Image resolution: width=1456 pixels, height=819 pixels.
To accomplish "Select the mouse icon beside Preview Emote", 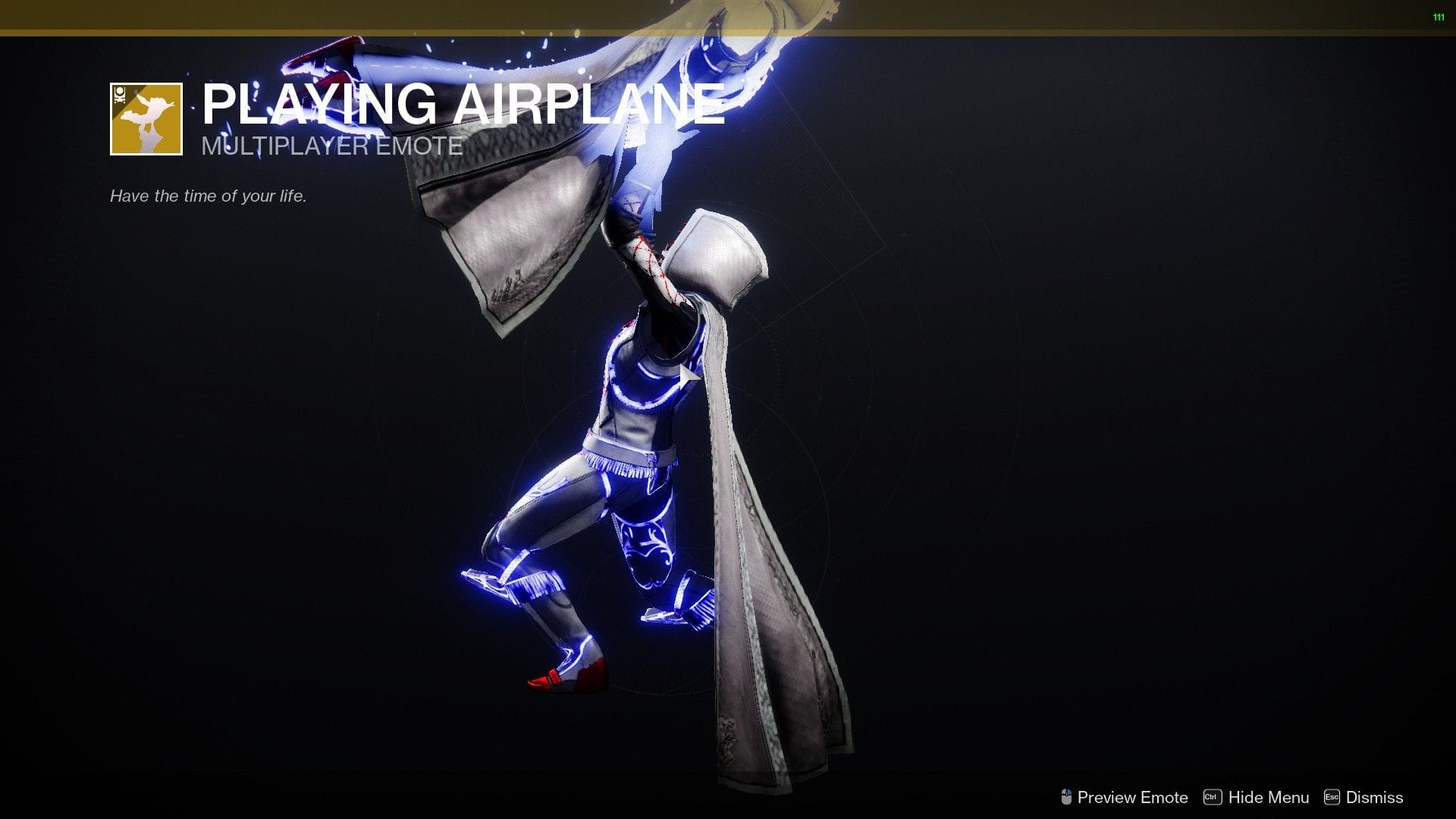I will coord(1067,796).
